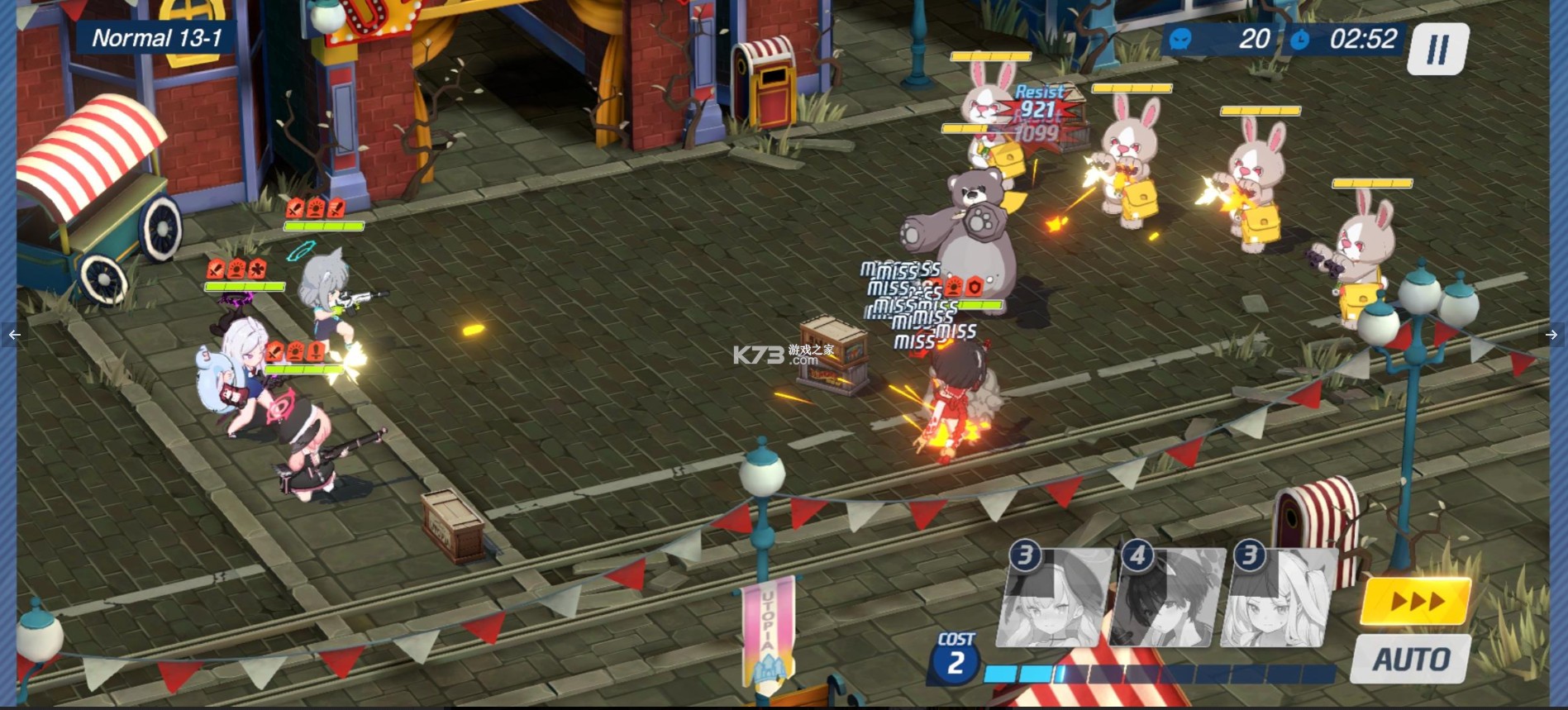Expand the left screen-edge arrow
Image resolution: width=1568 pixels, height=710 pixels.
coord(13,333)
